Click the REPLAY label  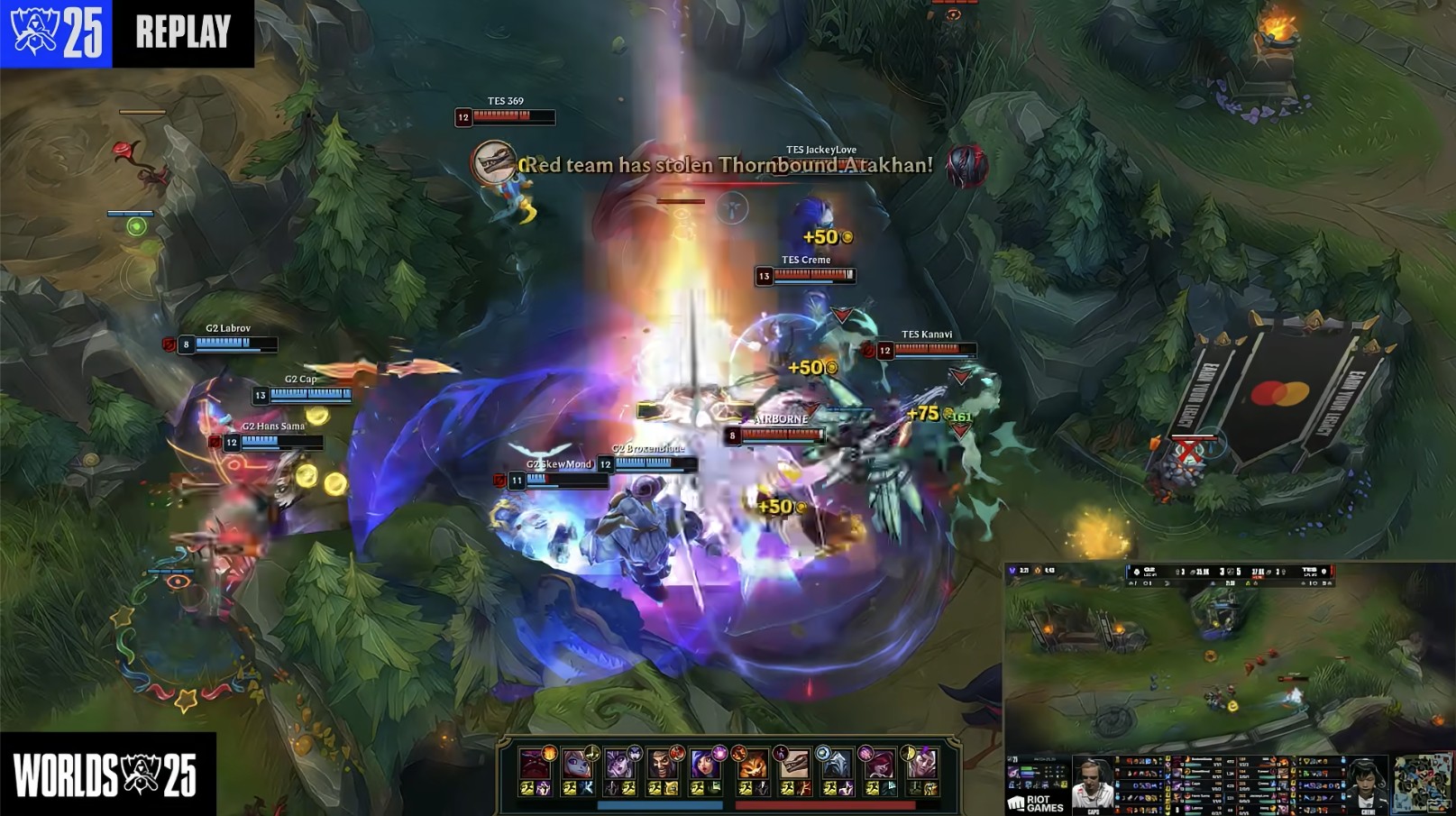click(x=183, y=32)
